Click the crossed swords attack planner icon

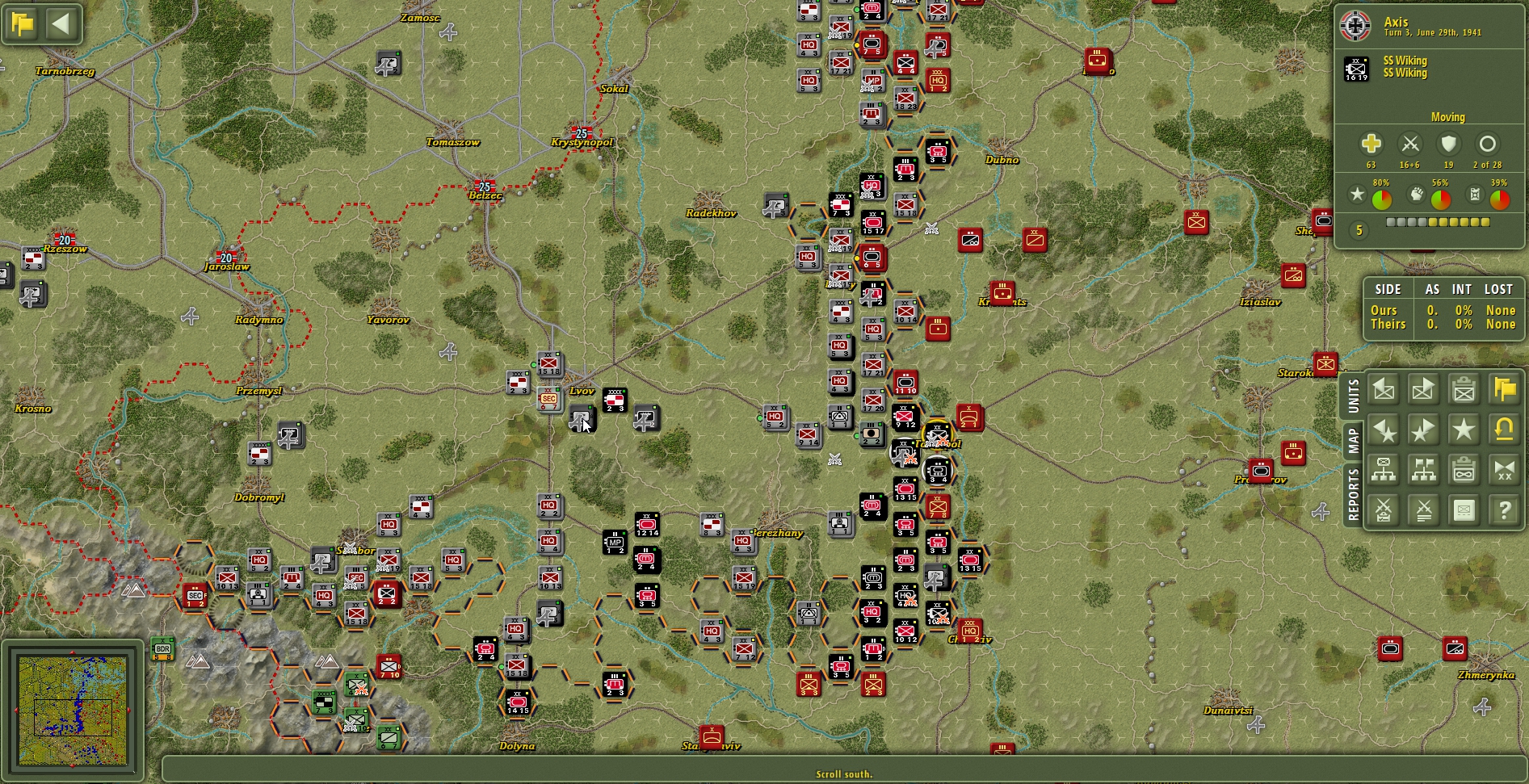1384,509
